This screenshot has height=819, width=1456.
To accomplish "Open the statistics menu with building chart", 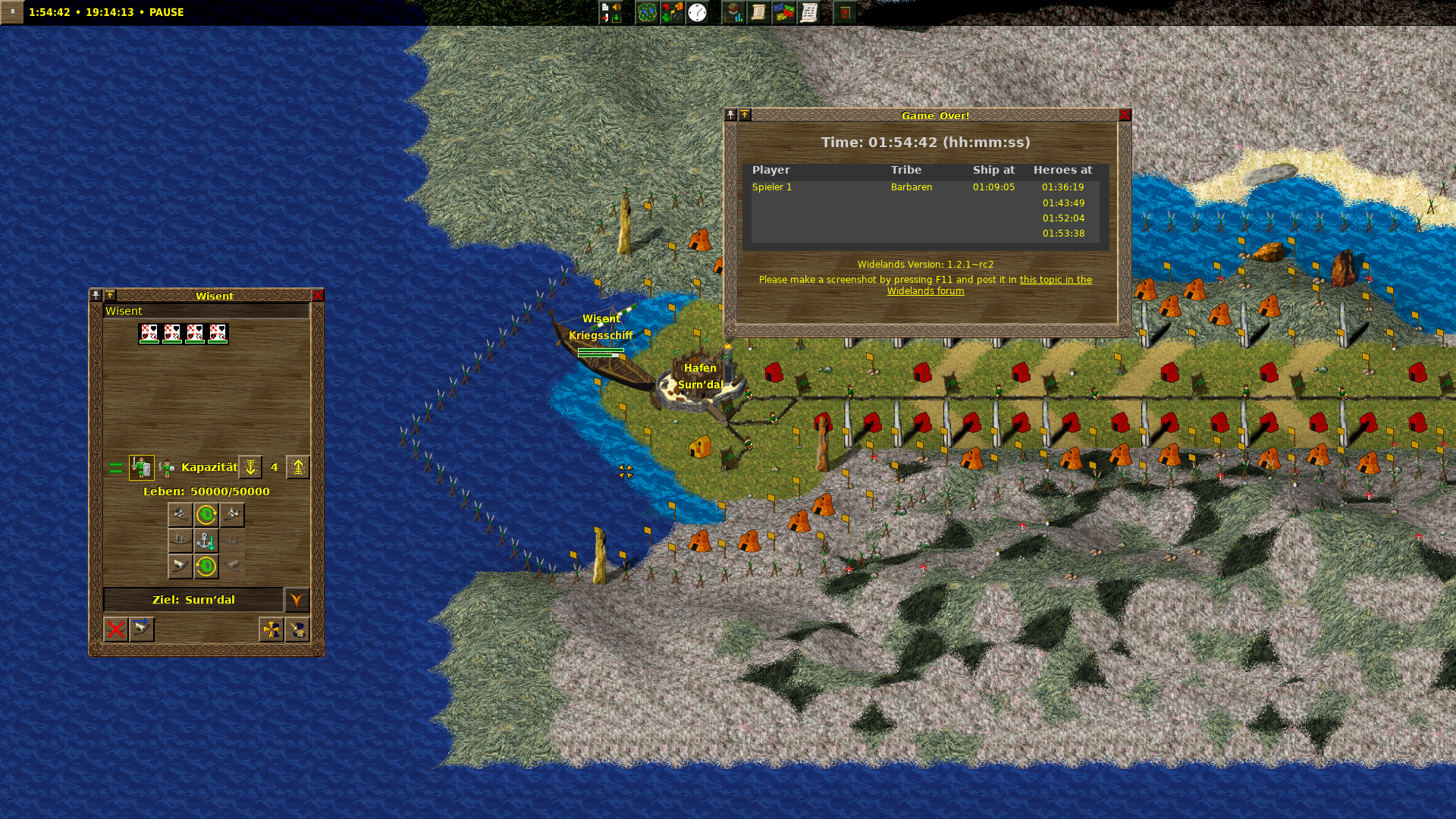I will 733,12.
